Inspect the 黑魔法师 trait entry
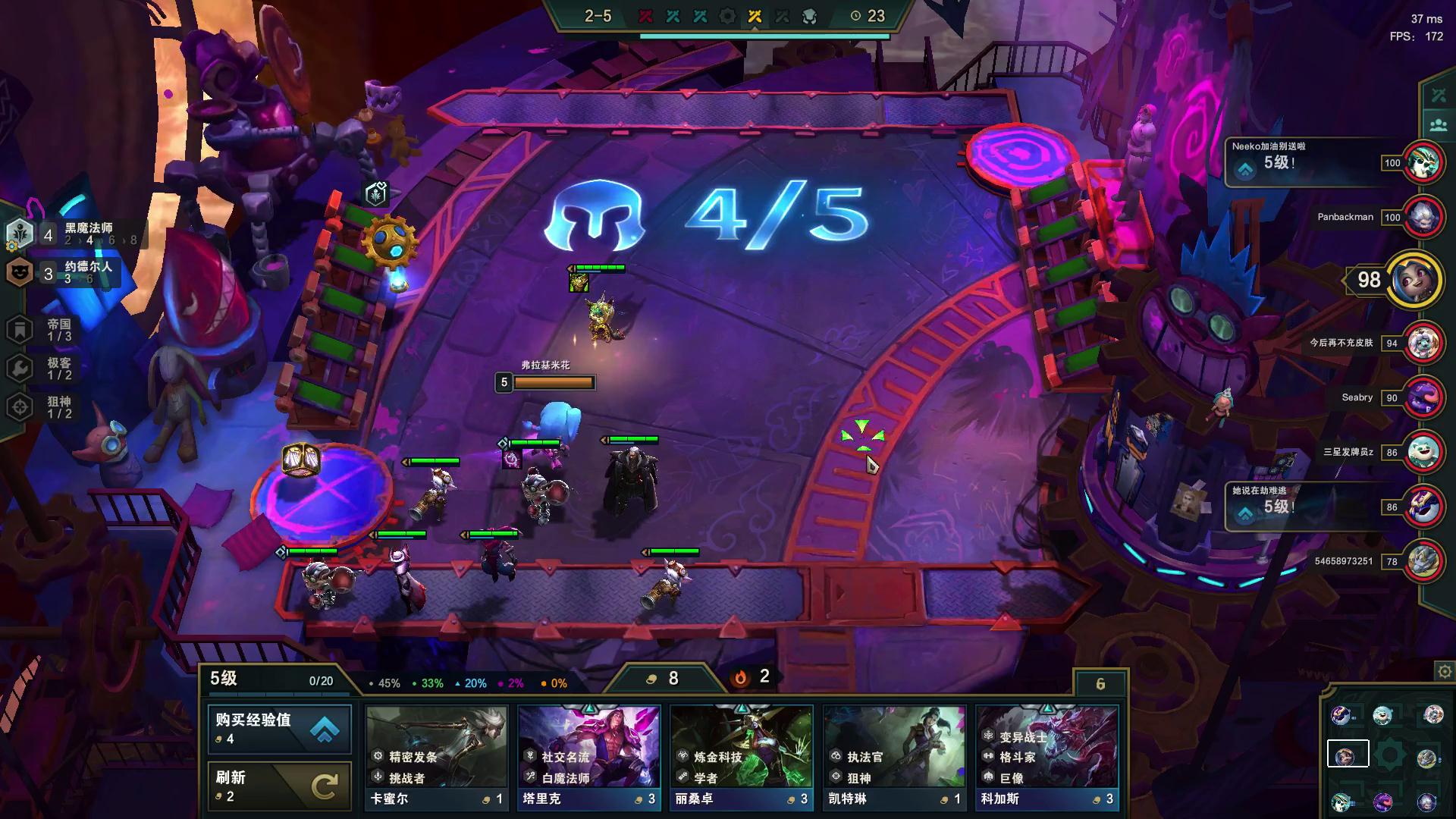1456x819 pixels. (x=74, y=234)
